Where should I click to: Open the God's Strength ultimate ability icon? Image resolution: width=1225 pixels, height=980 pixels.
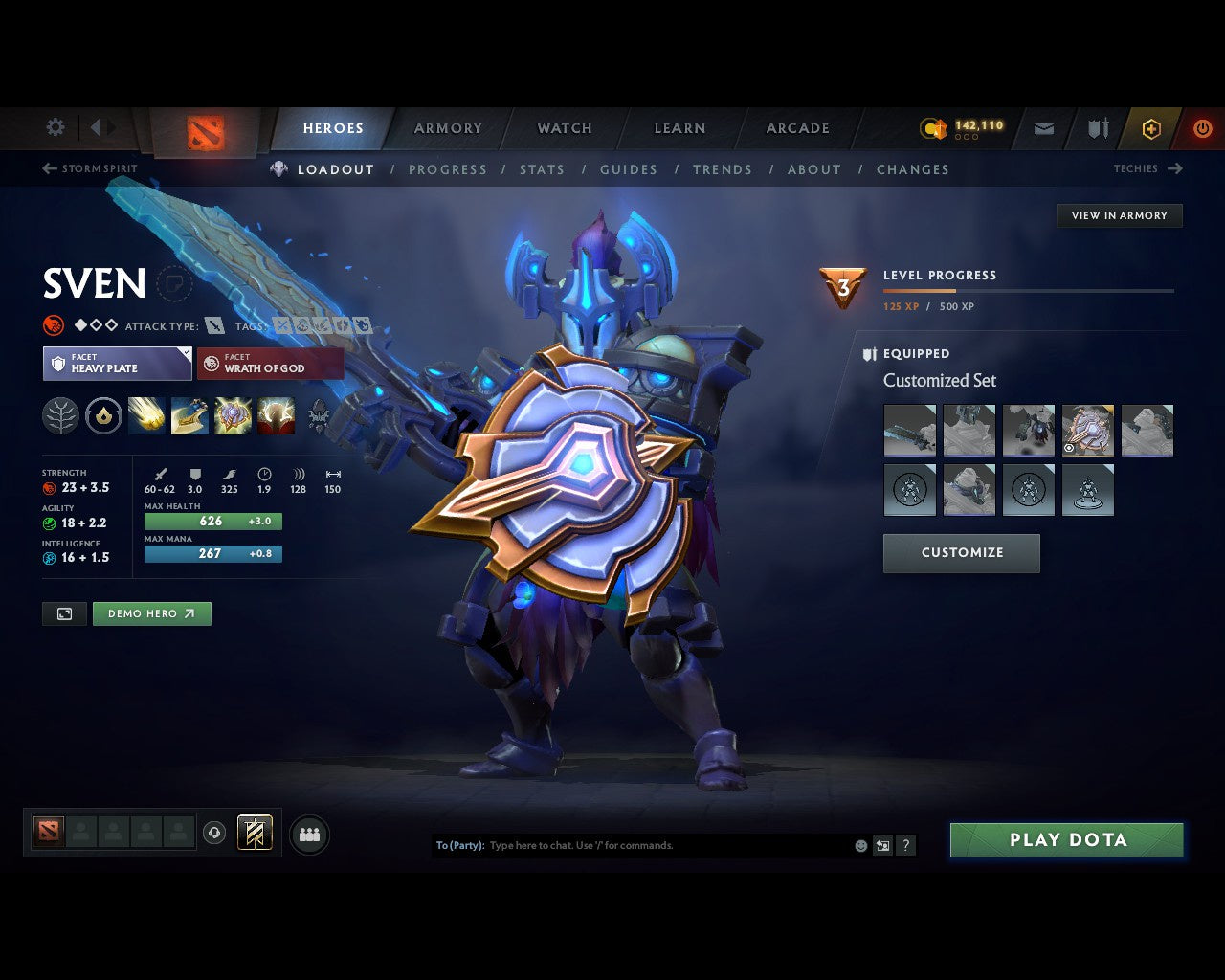tap(276, 415)
